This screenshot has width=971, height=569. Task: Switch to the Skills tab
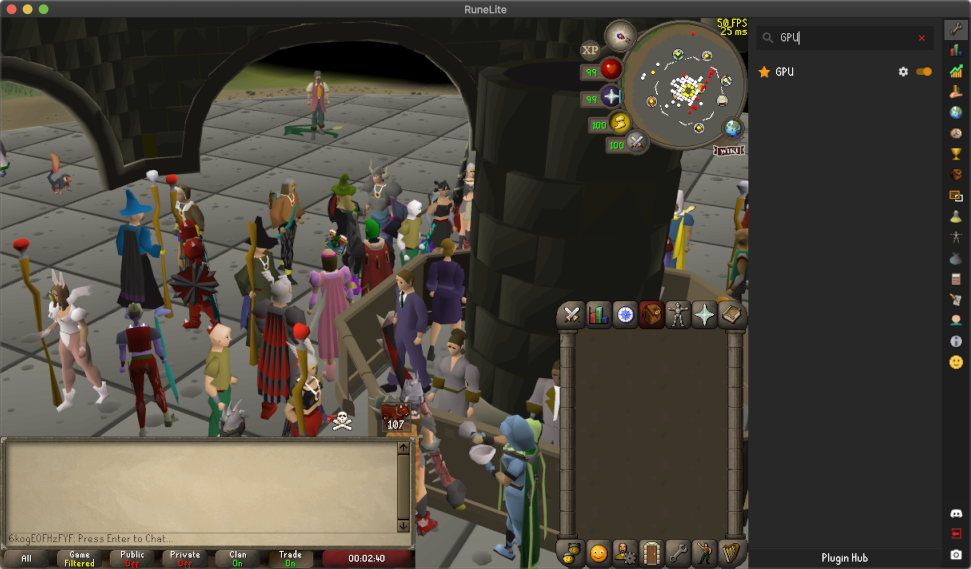pyautogui.click(x=599, y=315)
